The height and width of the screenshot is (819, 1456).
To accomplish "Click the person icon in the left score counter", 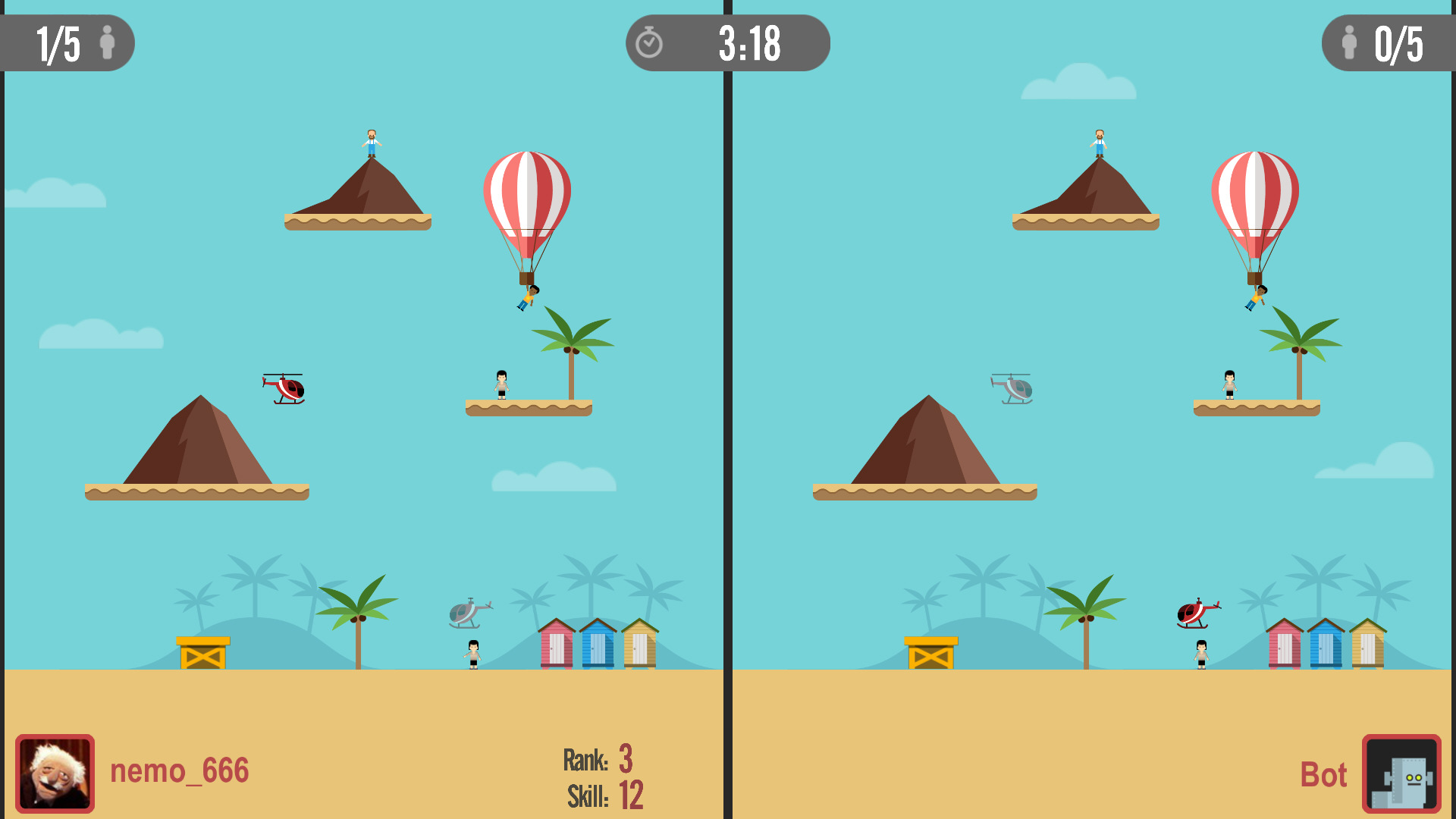I will [x=108, y=43].
